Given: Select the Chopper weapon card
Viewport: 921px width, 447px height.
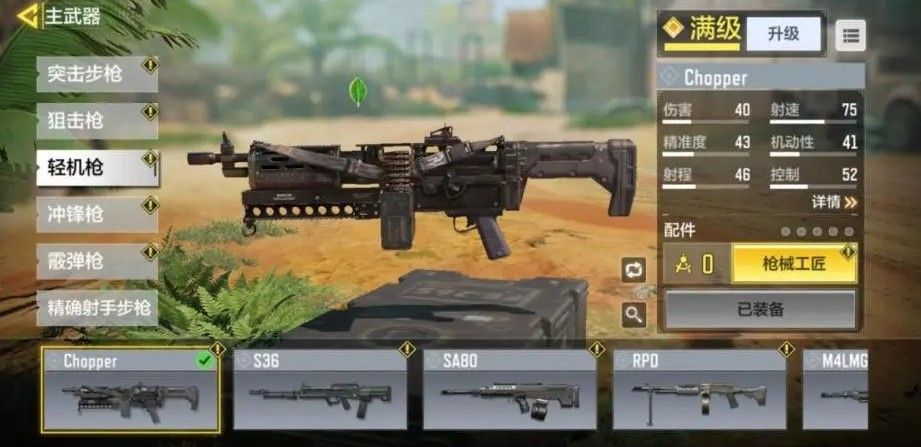Looking at the screenshot, I should 131,390.
